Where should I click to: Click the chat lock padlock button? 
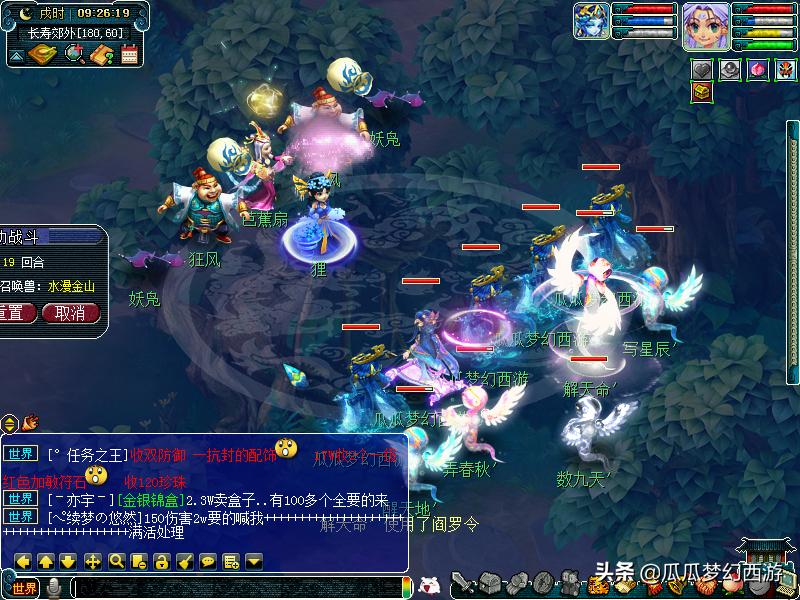click(161, 561)
